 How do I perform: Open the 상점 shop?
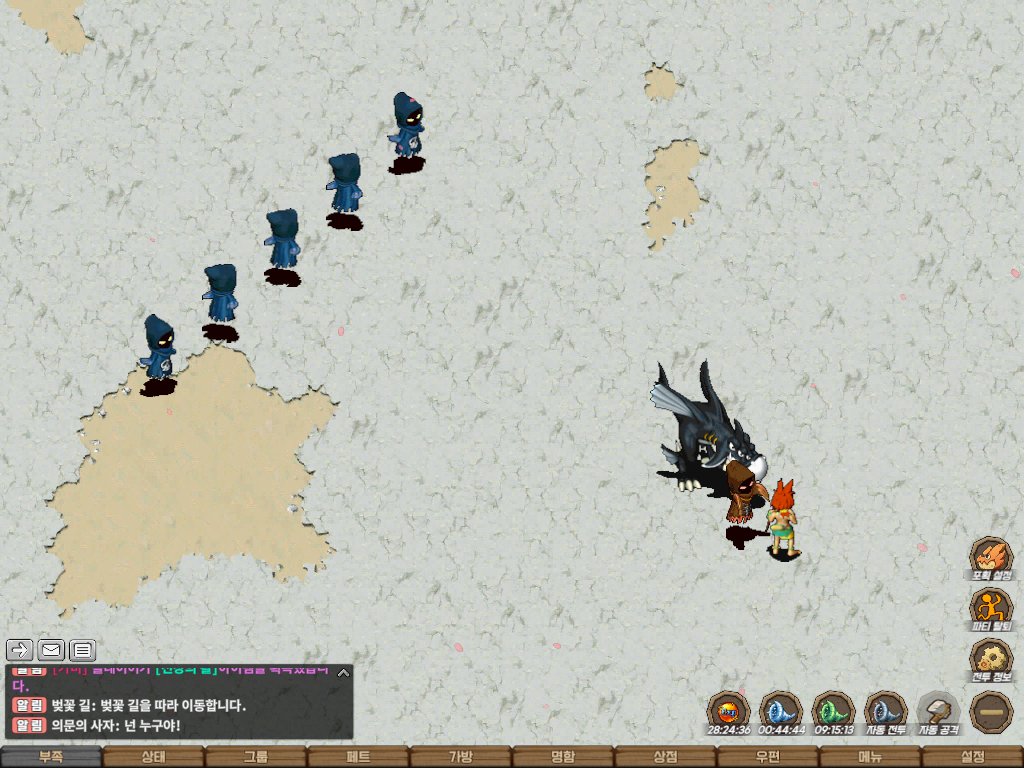[665, 757]
